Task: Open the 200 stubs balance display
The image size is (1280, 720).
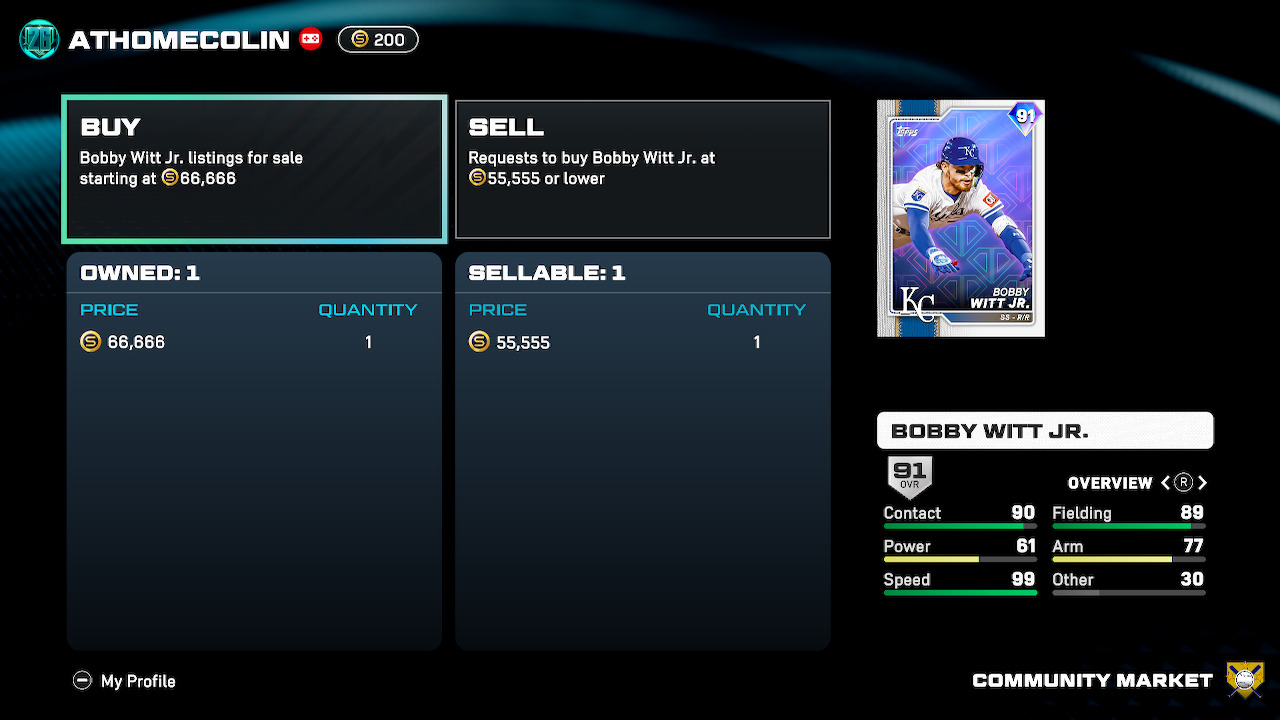Action: (378, 40)
